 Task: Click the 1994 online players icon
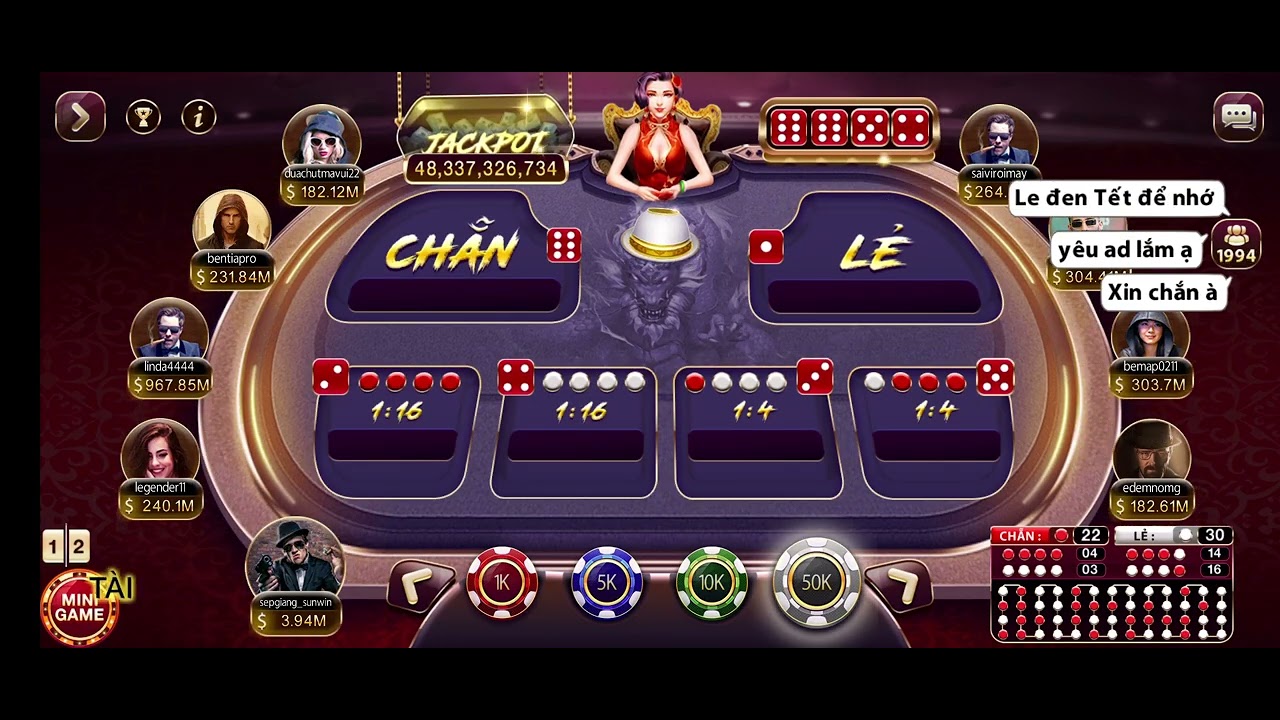(x=1236, y=243)
